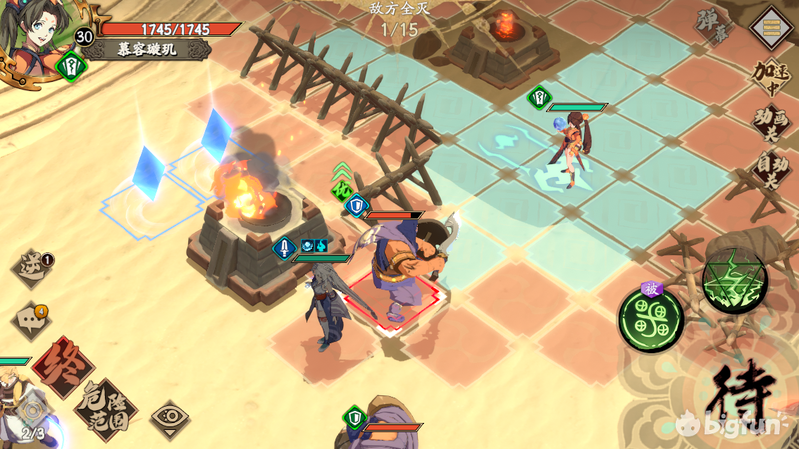Open the hamburger menu button
Screen dimensions: 799x449
[x=771, y=27]
